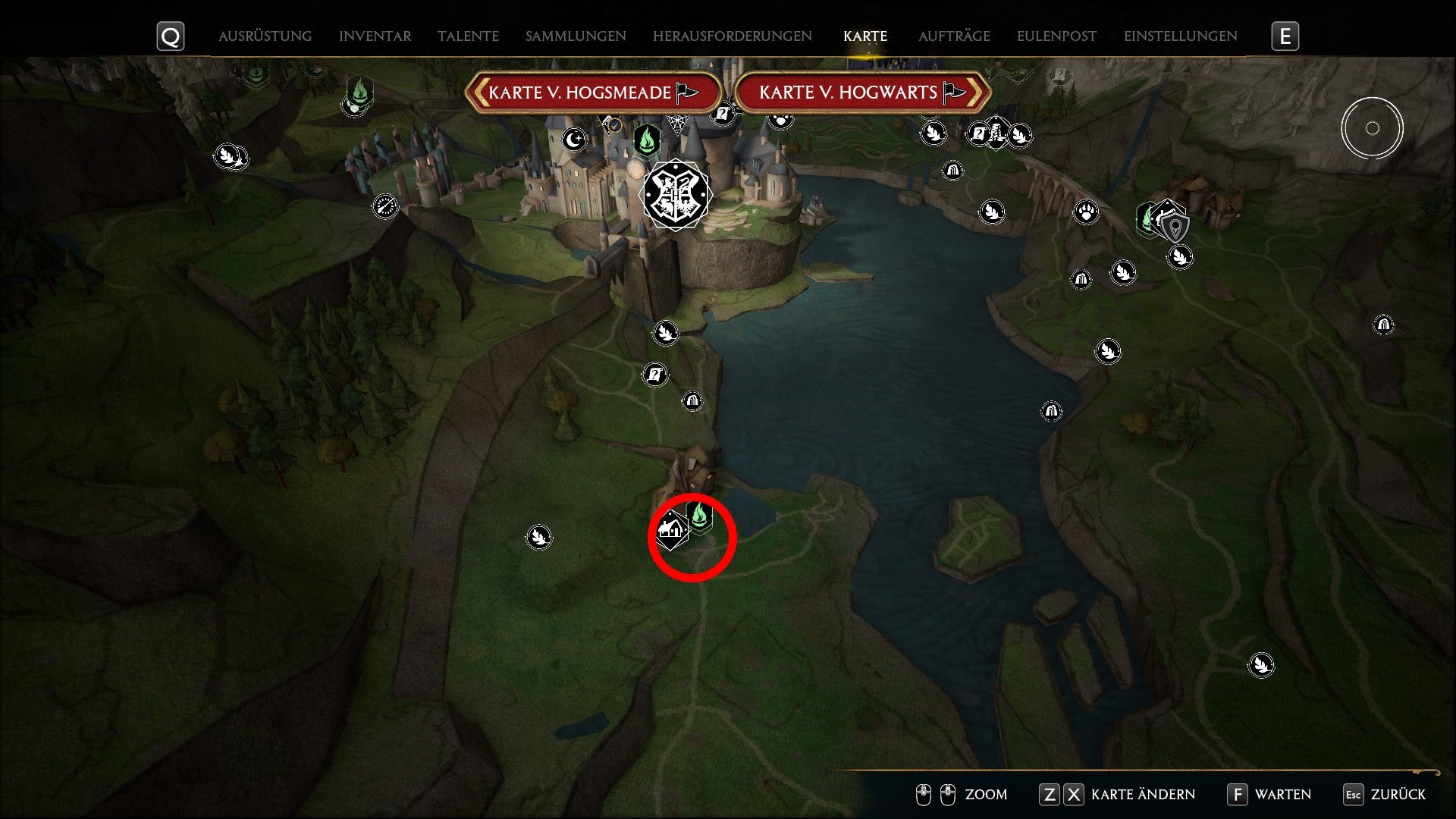Click the left arrow chevron on the Hogsmeade banner
Image resolution: width=1456 pixels, height=819 pixels.
click(480, 93)
